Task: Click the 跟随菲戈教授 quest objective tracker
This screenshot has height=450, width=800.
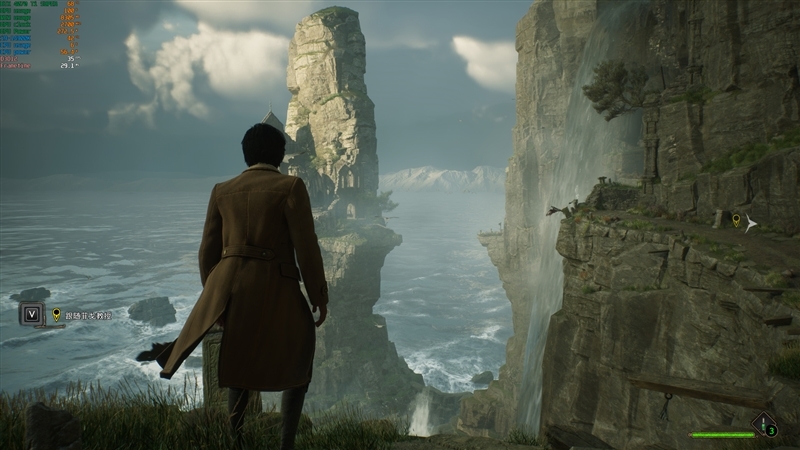Action: click(88, 315)
